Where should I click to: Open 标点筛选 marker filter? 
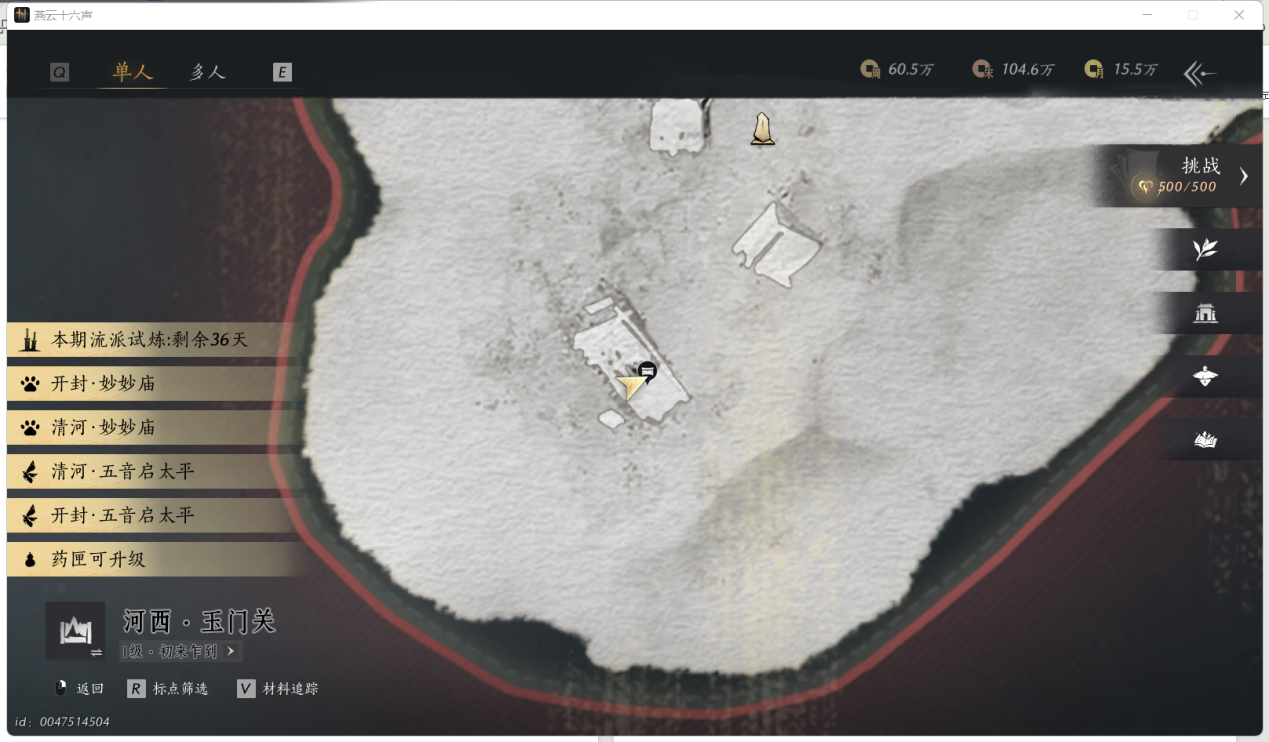pyautogui.click(x=169, y=688)
